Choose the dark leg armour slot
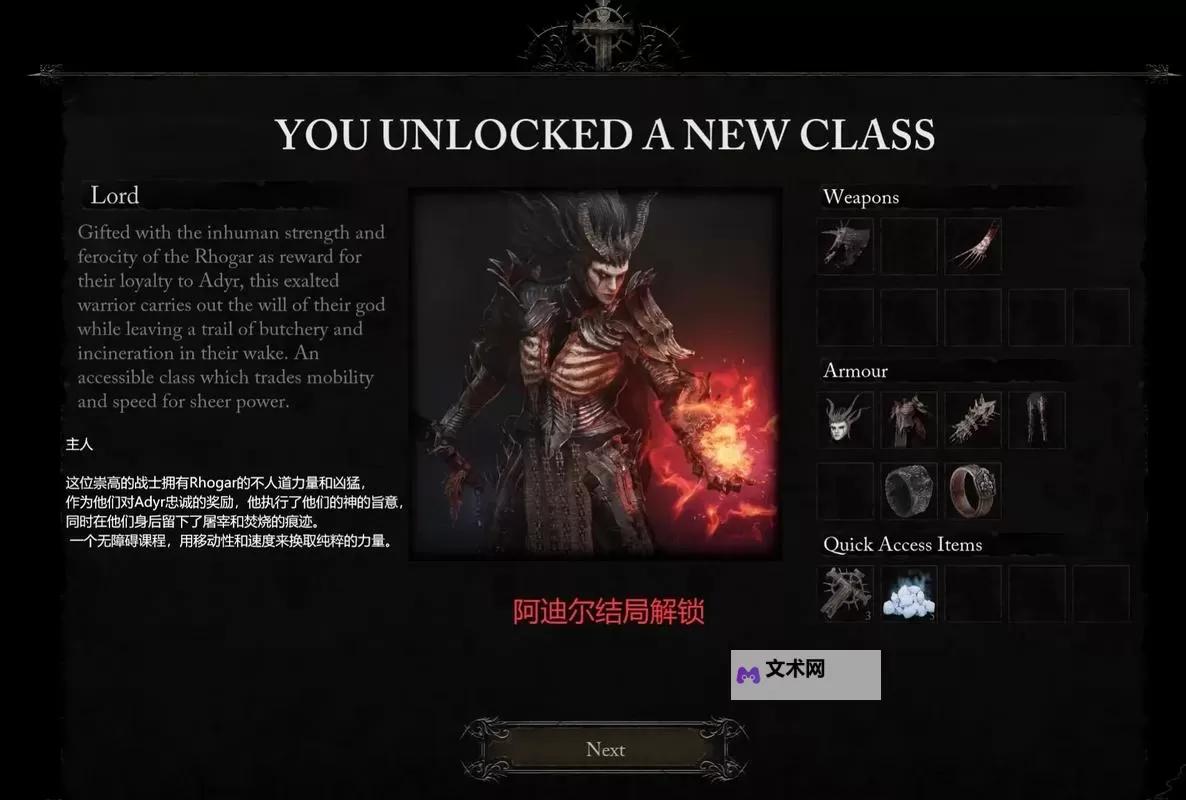Image resolution: width=1186 pixels, height=800 pixels. [1036, 420]
